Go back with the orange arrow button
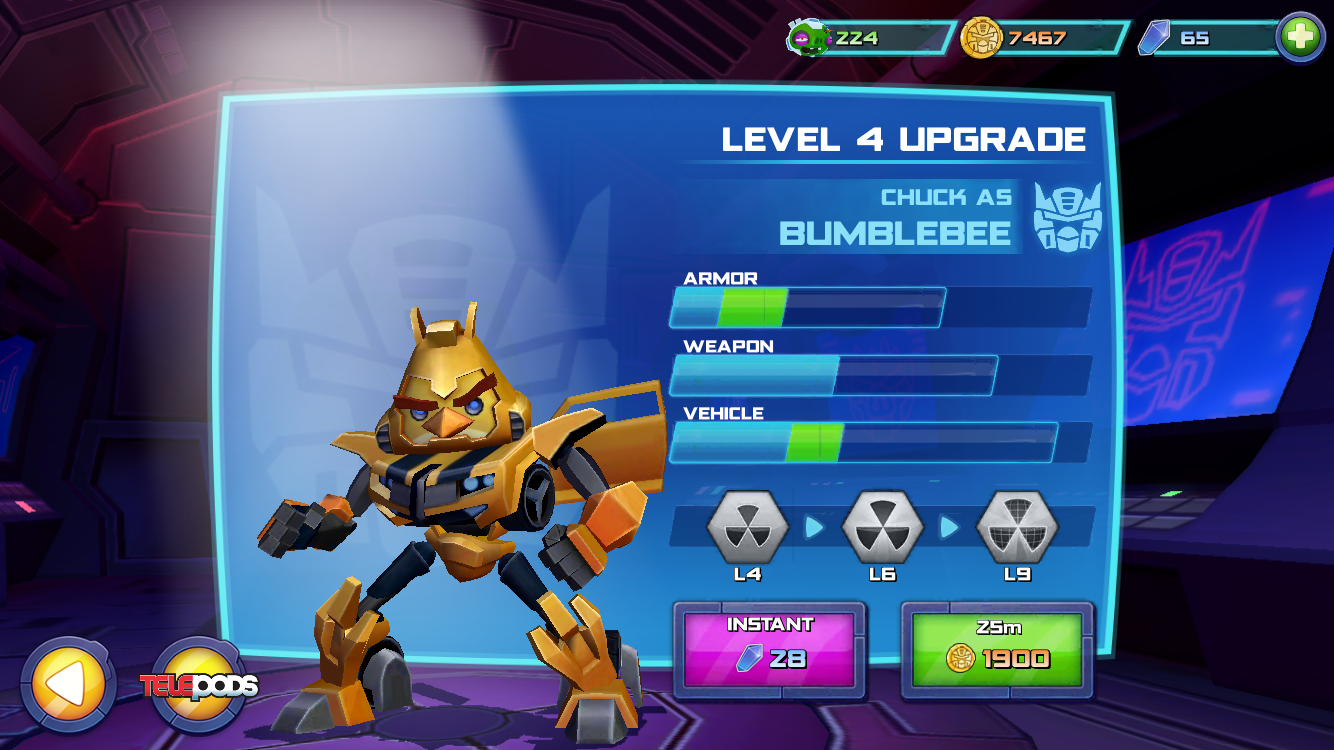1334x750 pixels. [67, 685]
